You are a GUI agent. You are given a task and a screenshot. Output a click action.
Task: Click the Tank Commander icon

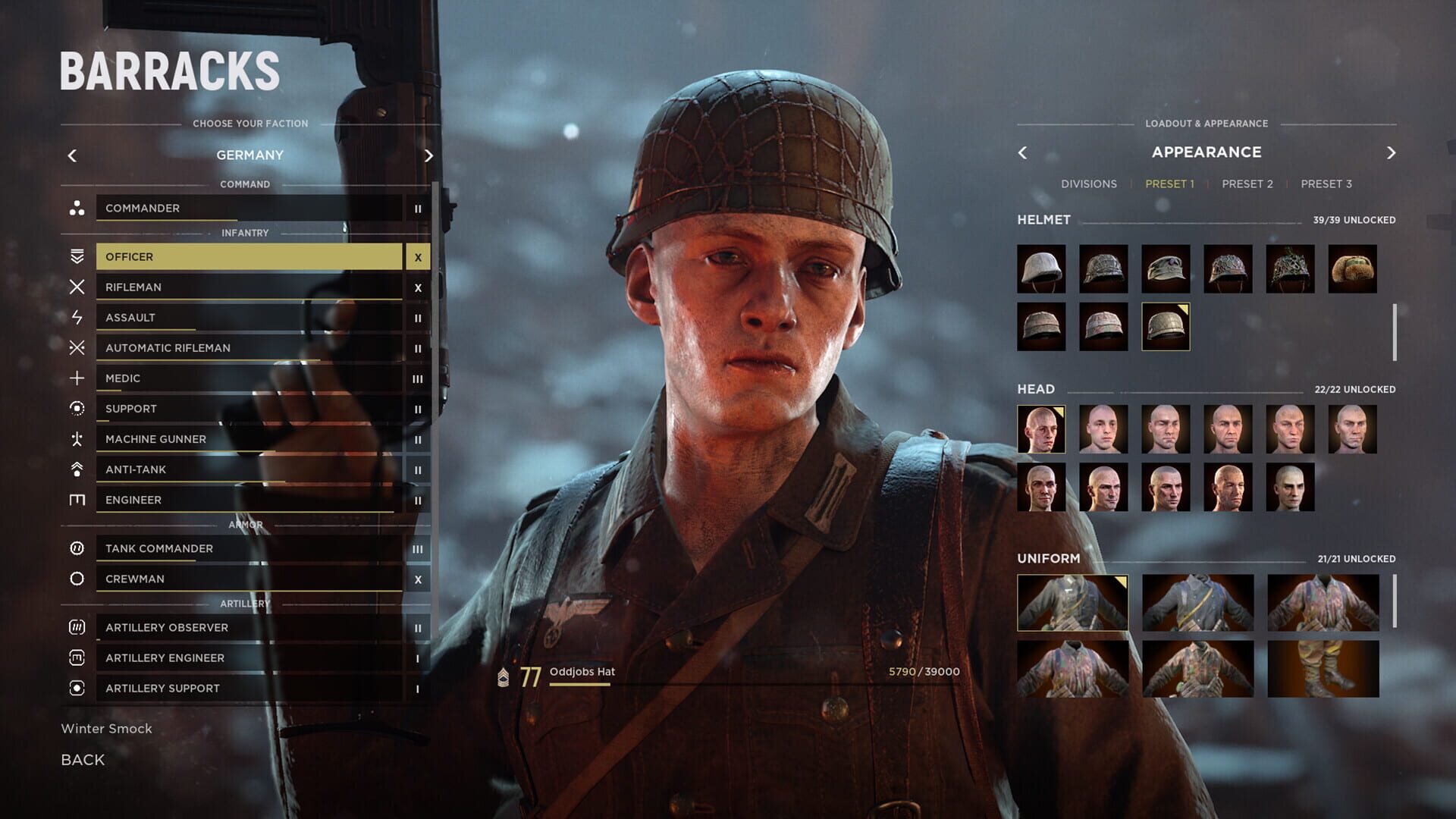(76, 548)
